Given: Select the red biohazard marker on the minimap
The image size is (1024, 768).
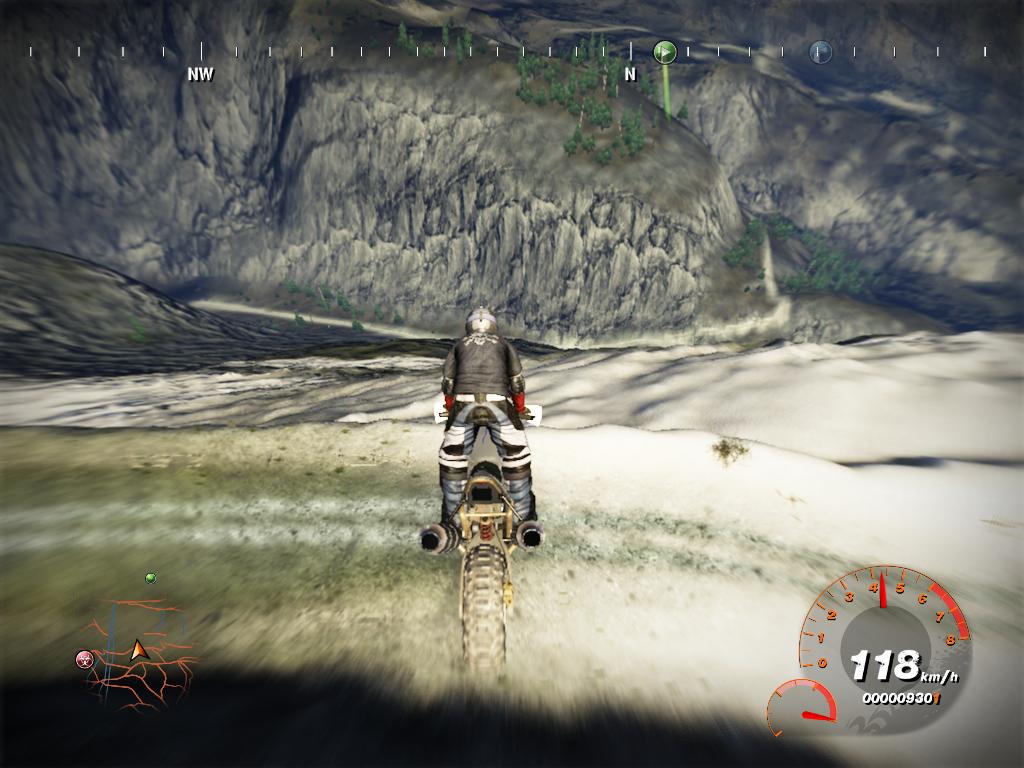Looking at the screenshot, I should [85, 659].
